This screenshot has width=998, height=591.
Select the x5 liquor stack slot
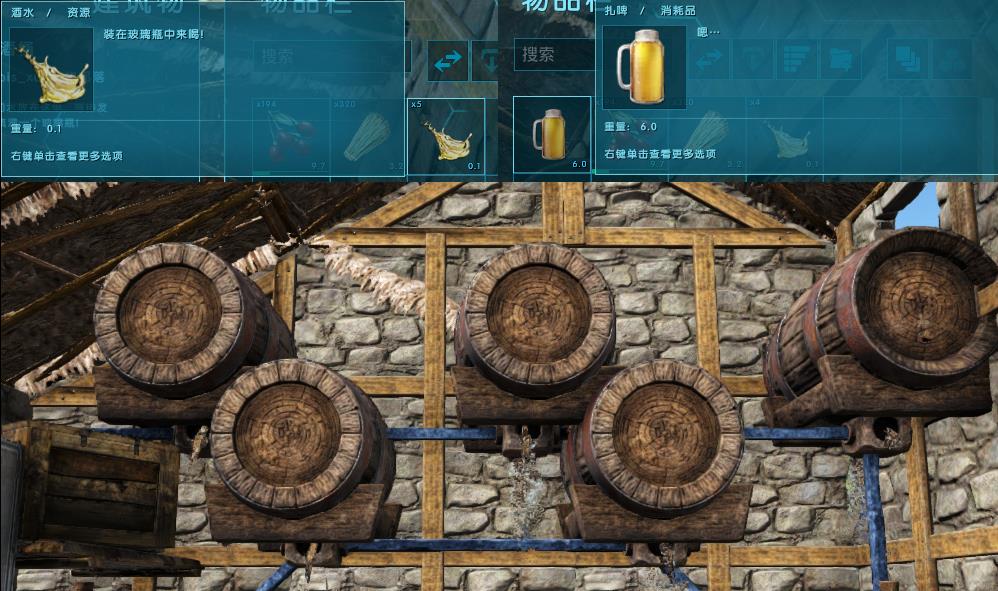pyautogui.click(x=445, y=135)
